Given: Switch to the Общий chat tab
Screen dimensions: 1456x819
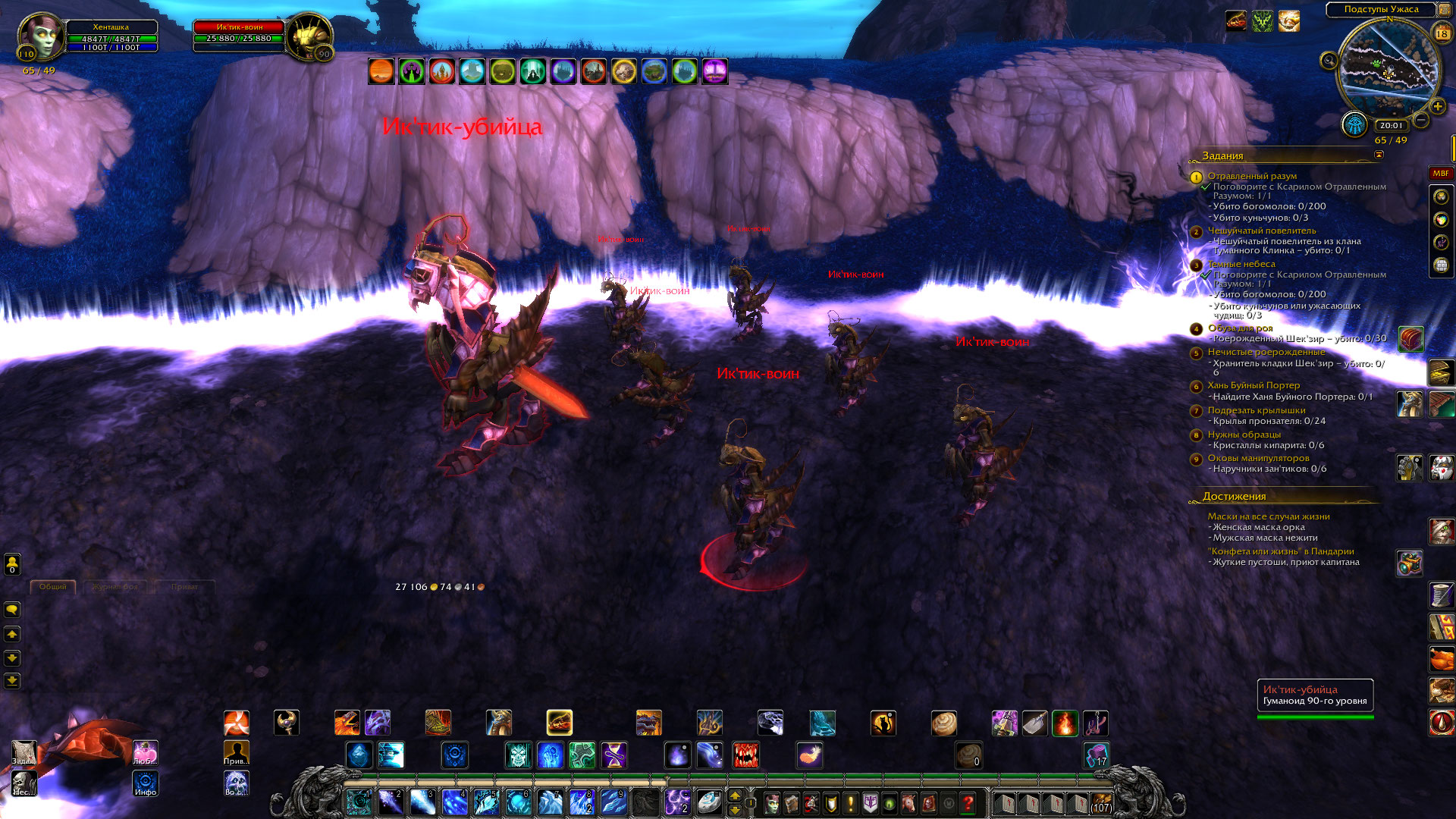Looking at the screenshot, I should (52, 587).
